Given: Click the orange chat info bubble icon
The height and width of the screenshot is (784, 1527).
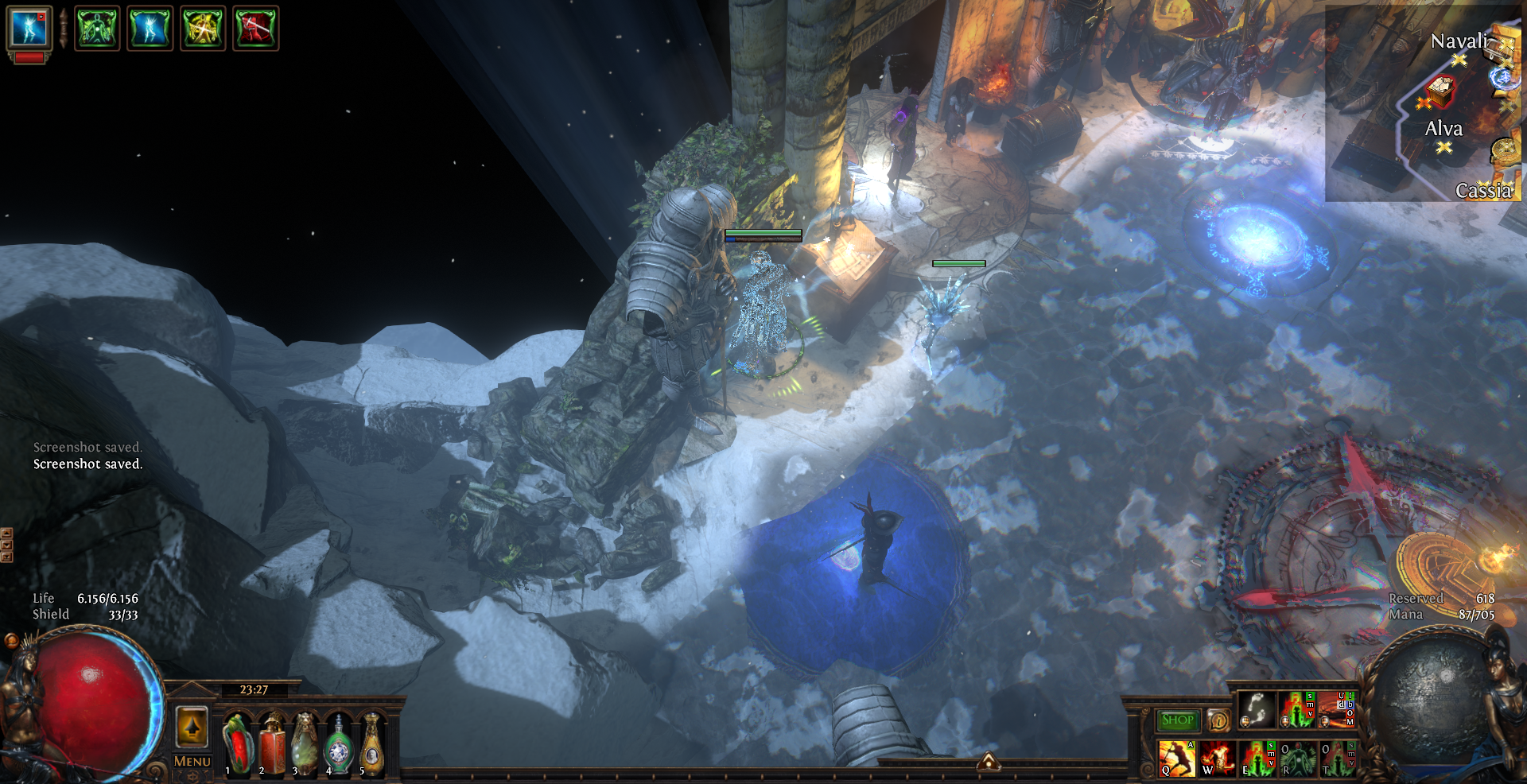Looking at the screenshot, I should coord(1218,720).
